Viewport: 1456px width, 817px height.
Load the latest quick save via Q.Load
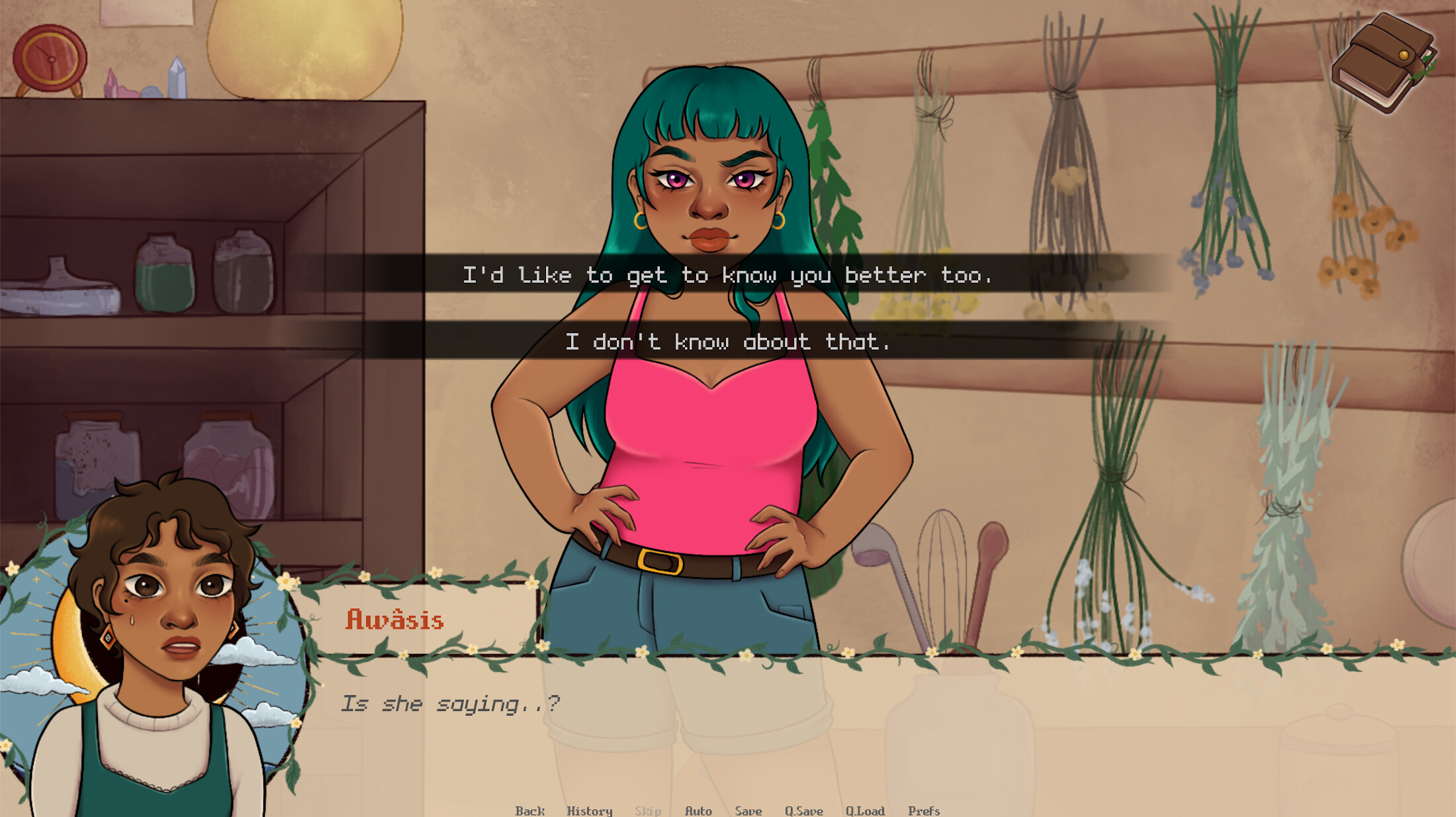pyautogui.click(x=866, y=810)
